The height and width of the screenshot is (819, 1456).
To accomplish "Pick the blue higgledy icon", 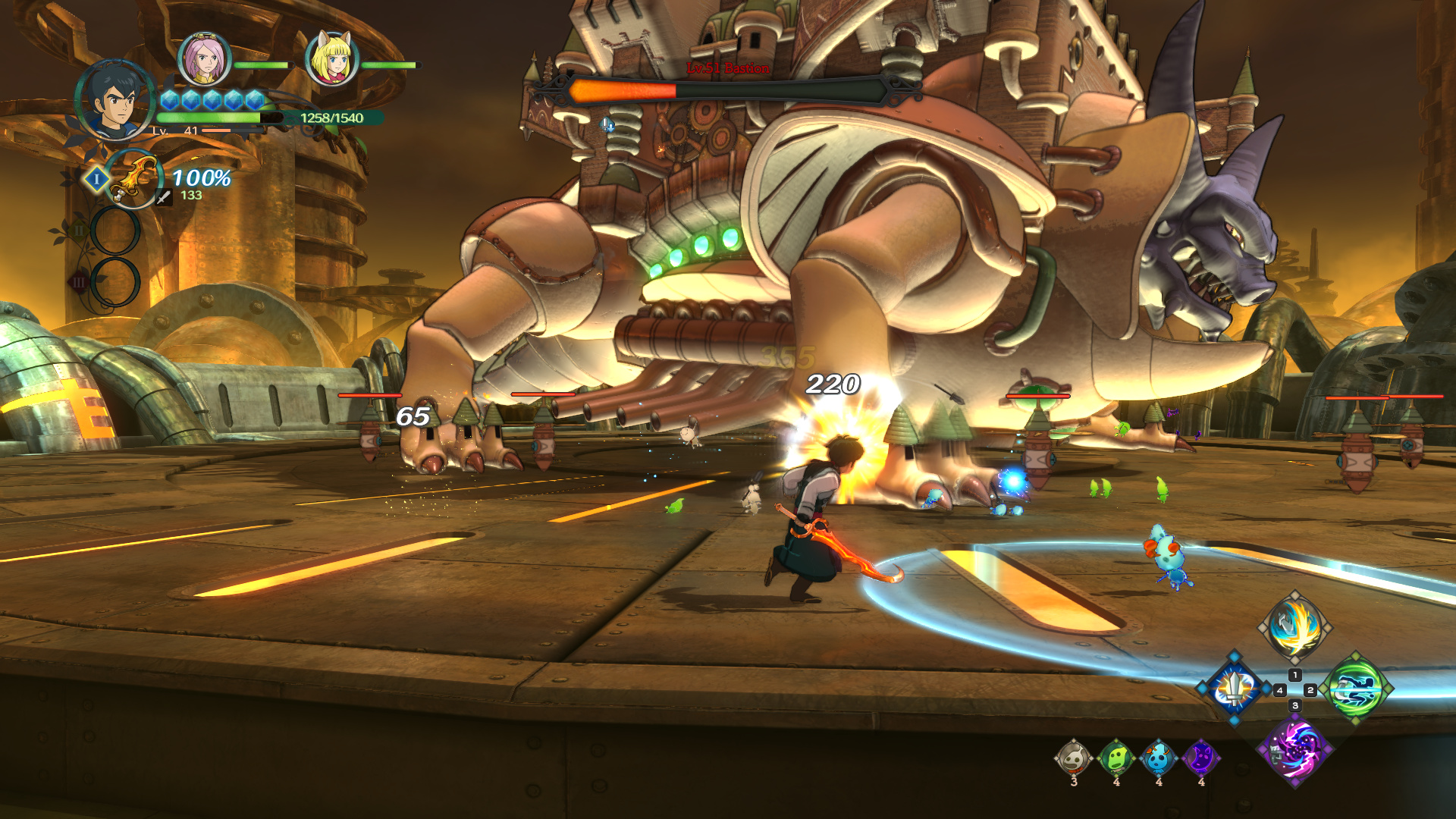I will tap(1159, 758).
